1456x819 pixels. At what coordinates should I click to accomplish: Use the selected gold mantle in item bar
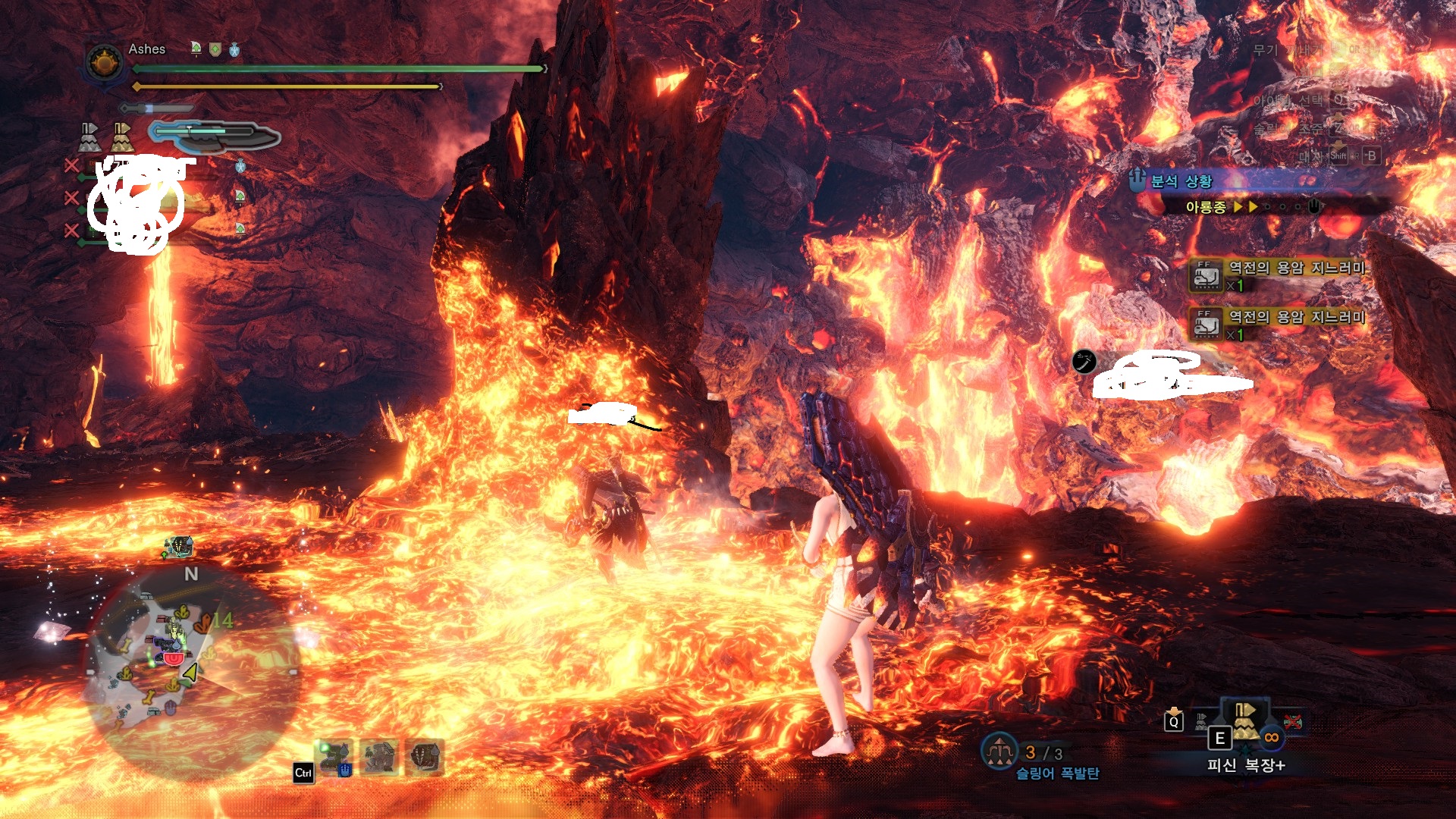[x=1245, y=720]
